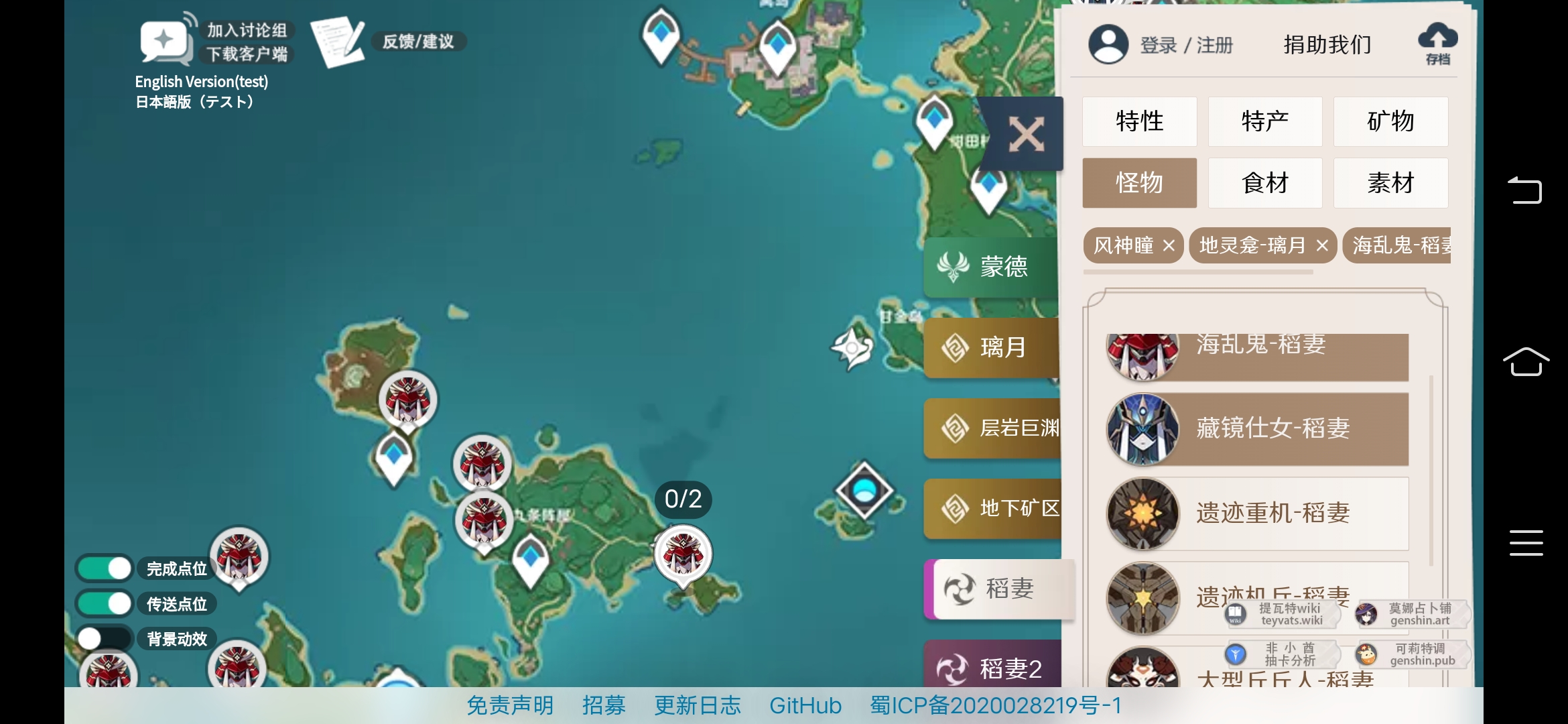Open the GitHub link
This screenshot has height=724, width=1568.
click(806, 705)
